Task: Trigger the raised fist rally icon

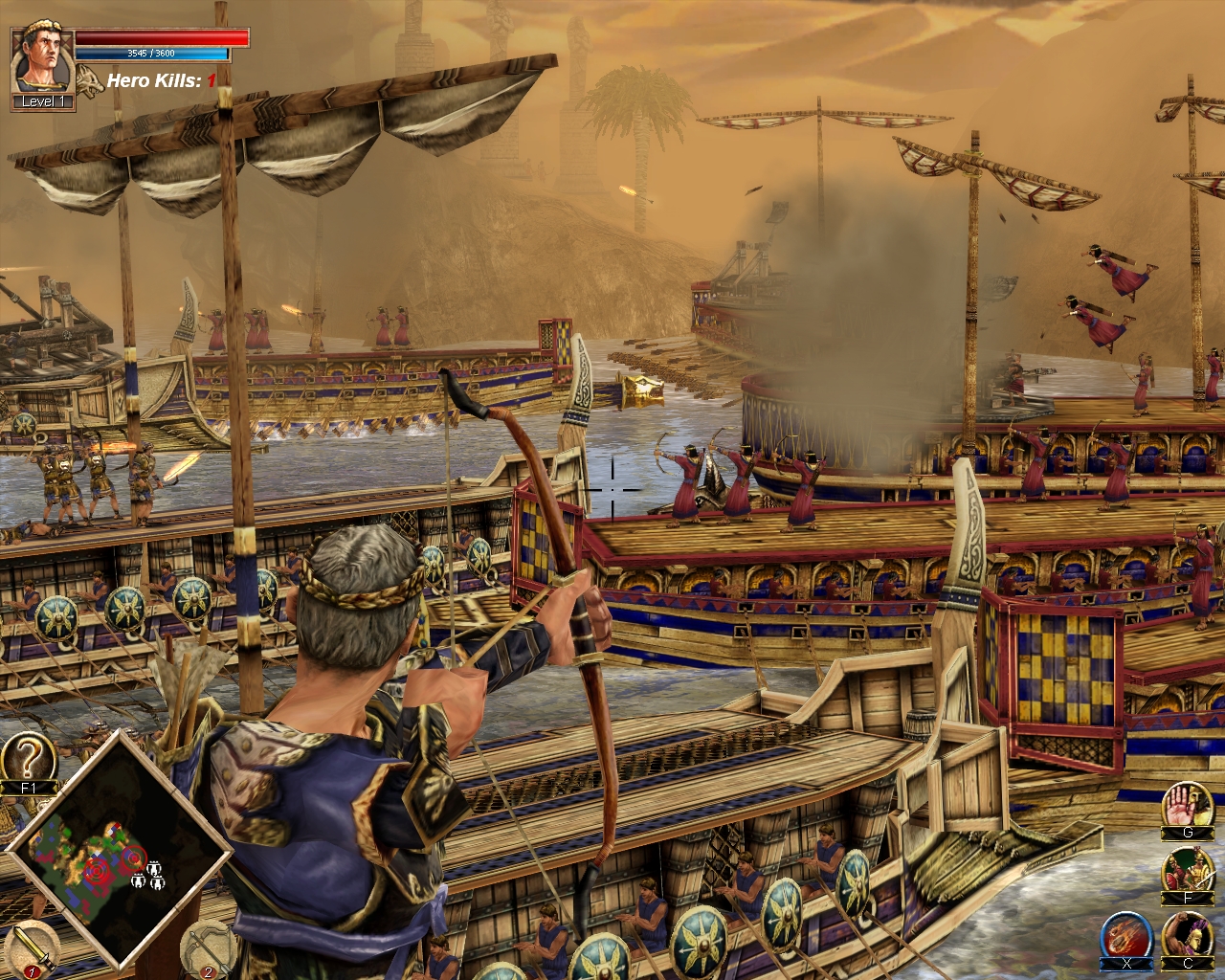Action: (x=1188, y=936)
